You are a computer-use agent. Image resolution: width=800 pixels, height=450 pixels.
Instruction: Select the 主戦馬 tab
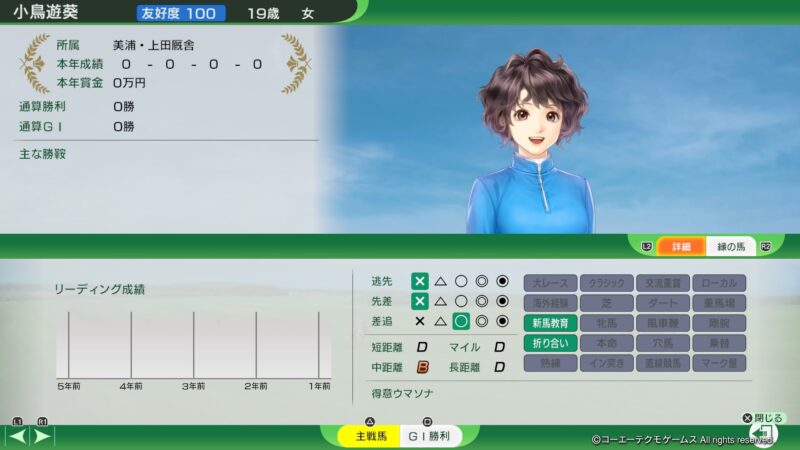tap(360, 436)
